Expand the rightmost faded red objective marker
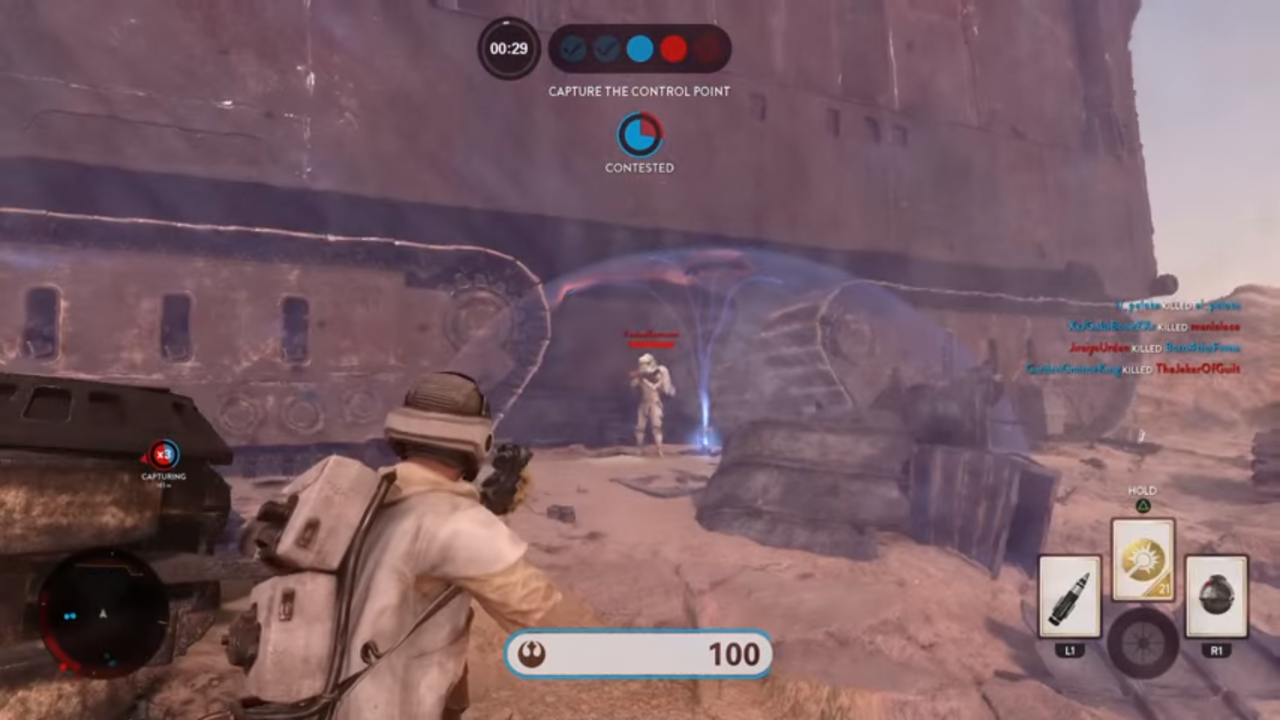Screen dimensions: 1280x720 tap(708, 47)
